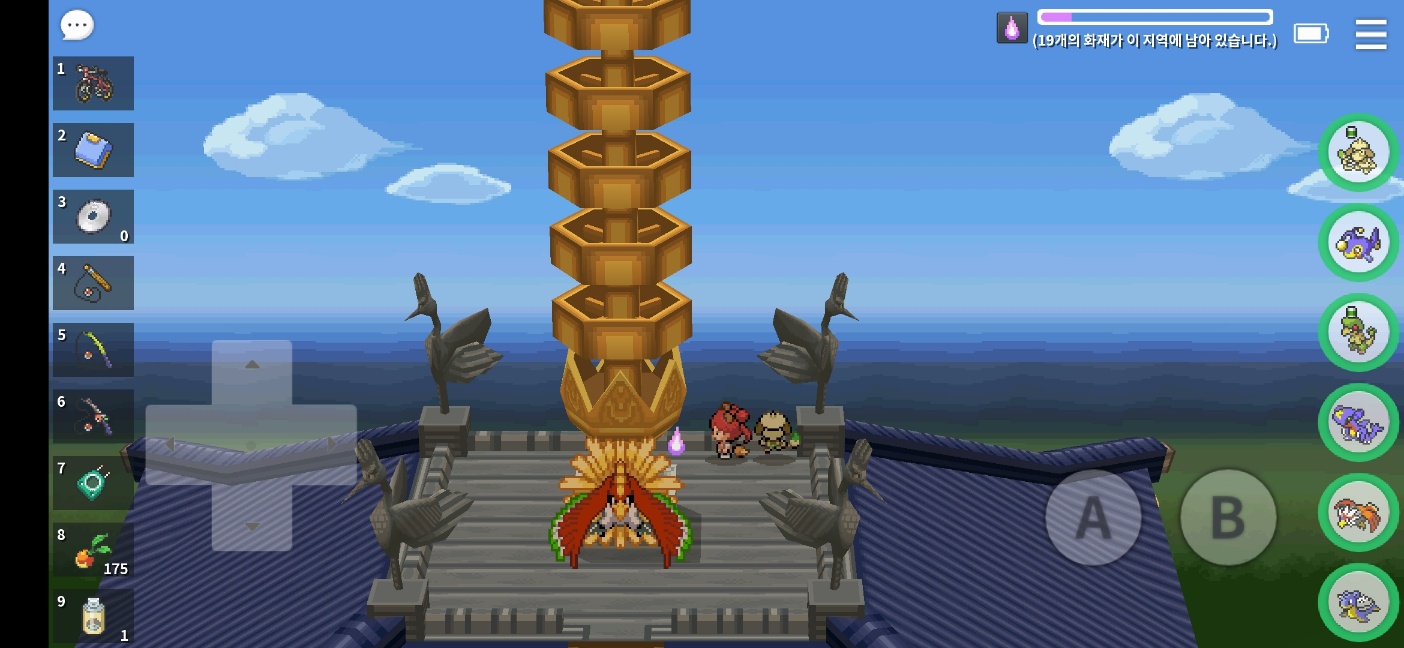Screen dimensions: 1404x648
Task: Use the Old Rod in slot 4
Action: (94, 283)
